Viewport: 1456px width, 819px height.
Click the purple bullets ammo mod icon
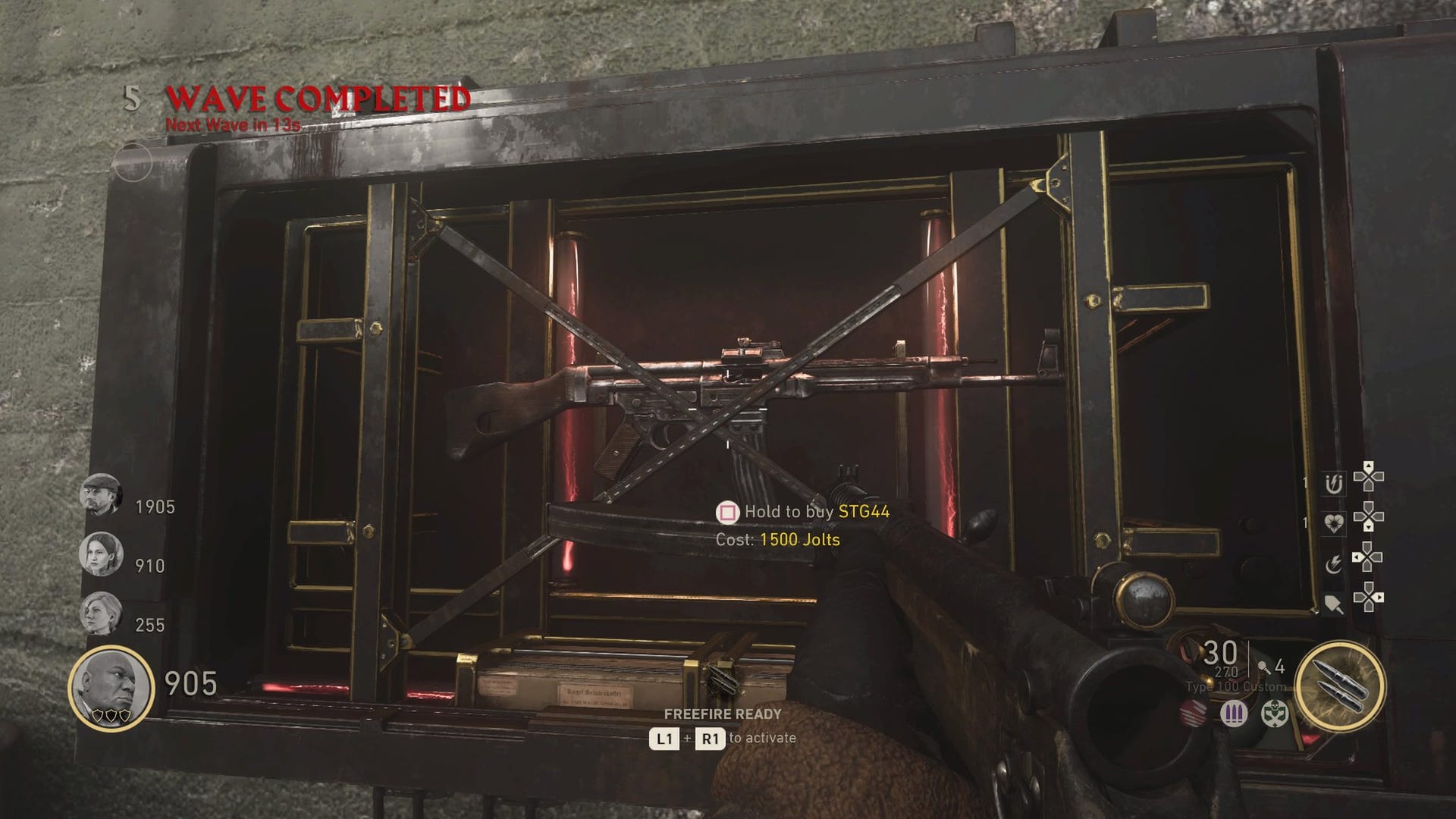1235,715
